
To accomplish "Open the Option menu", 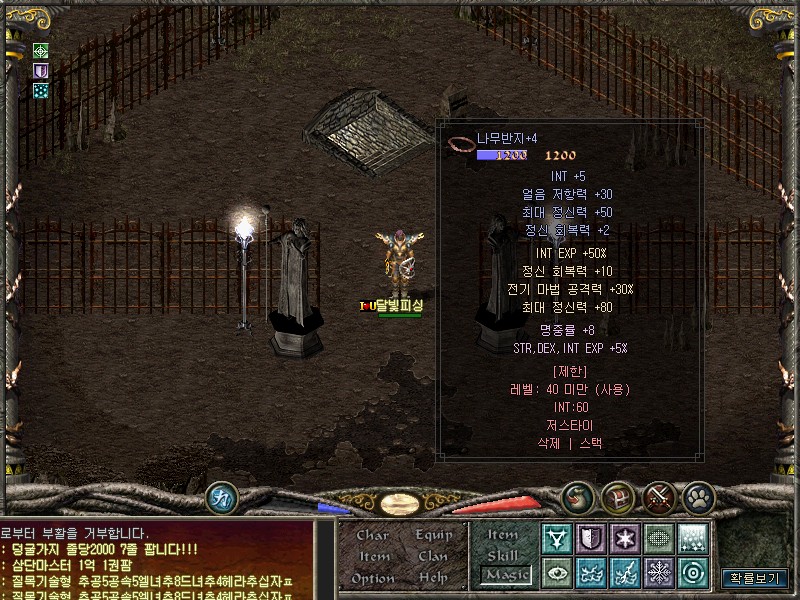I will (x=372, y=578).
